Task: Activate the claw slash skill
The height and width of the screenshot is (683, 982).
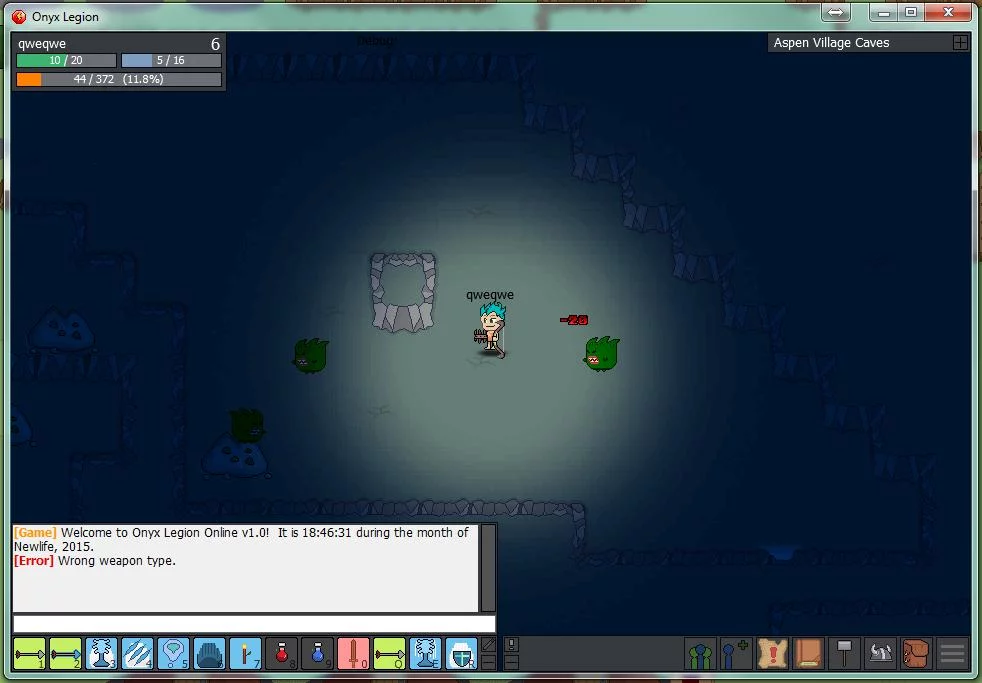Action: pos(137,653)
